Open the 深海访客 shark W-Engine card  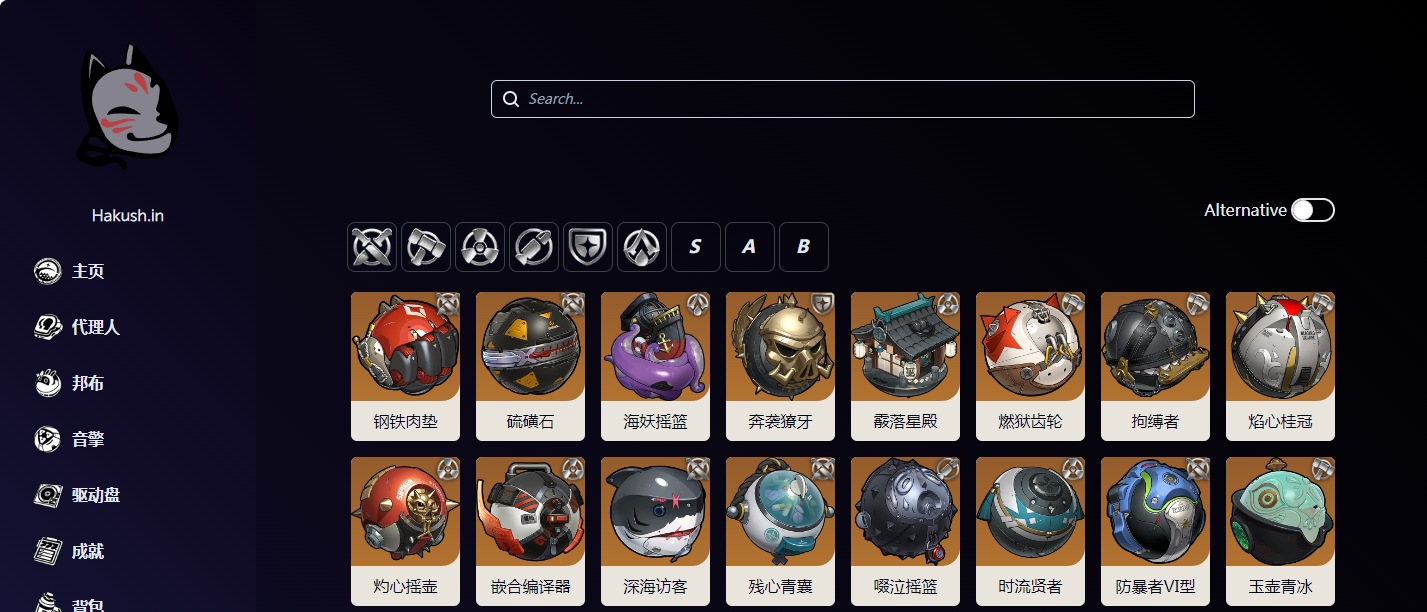pos(655,531)
